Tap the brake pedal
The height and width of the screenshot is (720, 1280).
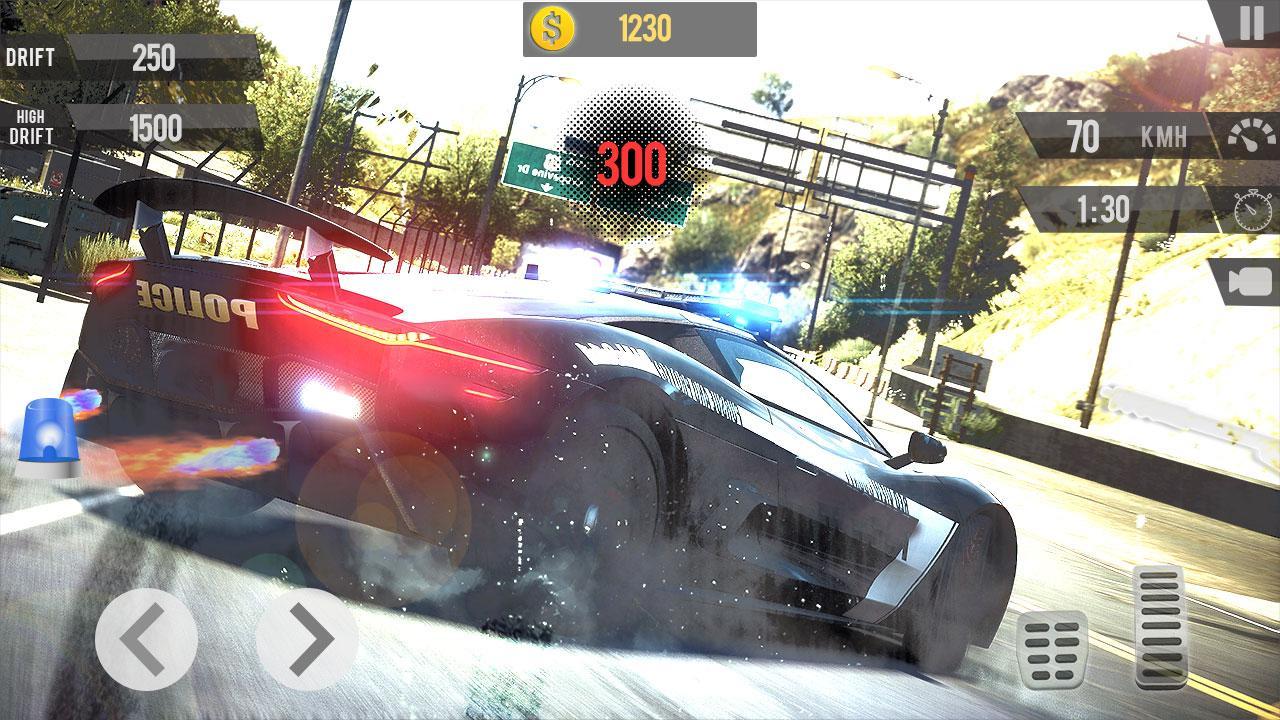click(x=1052, y=649)
